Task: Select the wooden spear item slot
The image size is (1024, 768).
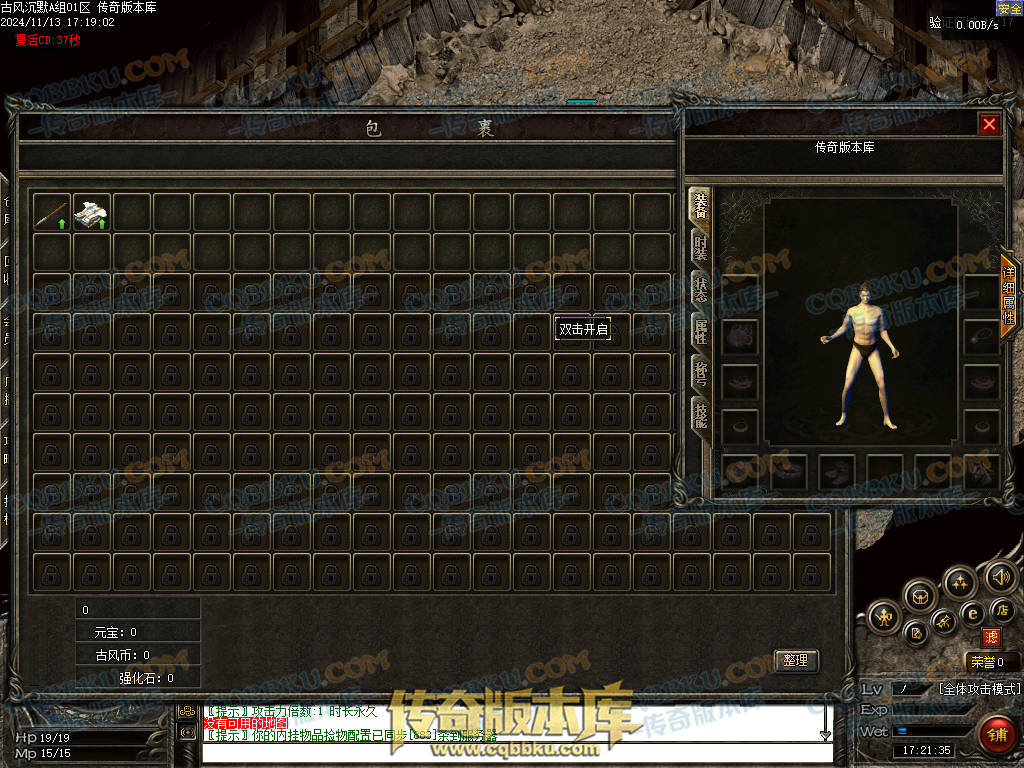Action: click(x=51, y=212)
